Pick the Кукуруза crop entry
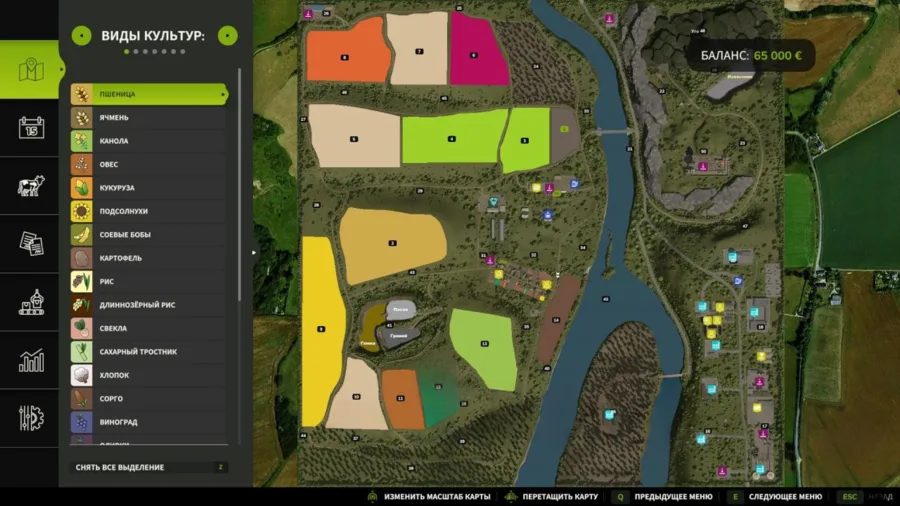 click(150, 188)
